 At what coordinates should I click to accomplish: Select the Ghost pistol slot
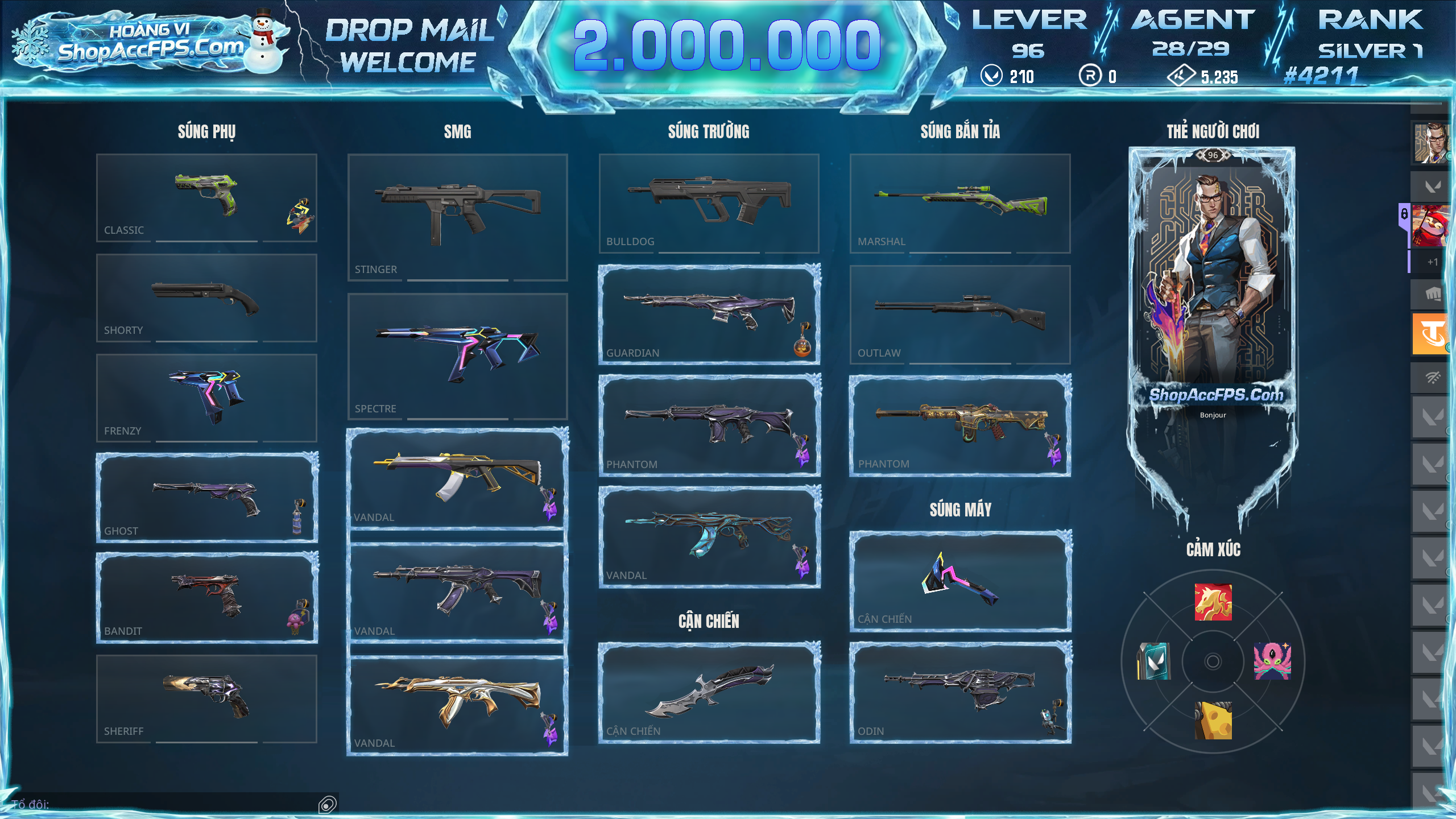click(x=206, y=497)
